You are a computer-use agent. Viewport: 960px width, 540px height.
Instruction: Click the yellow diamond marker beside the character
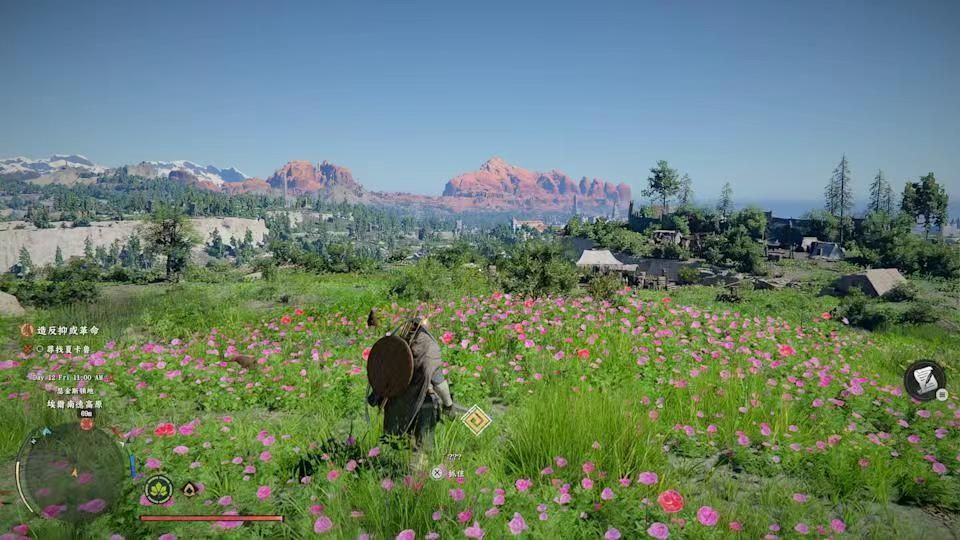(x=476, y=419)
